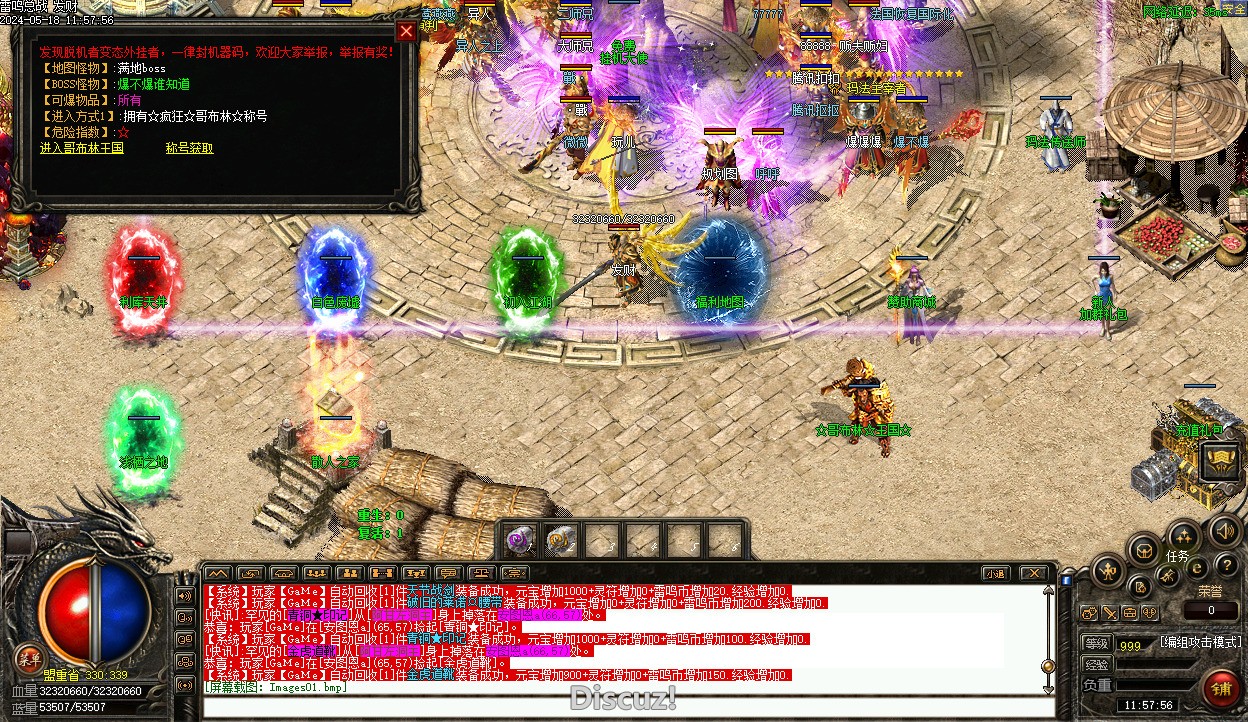The image size is (1248, 722).
Task: Close the Goblin Kingdom info dialog
Action: click(406, 31)
